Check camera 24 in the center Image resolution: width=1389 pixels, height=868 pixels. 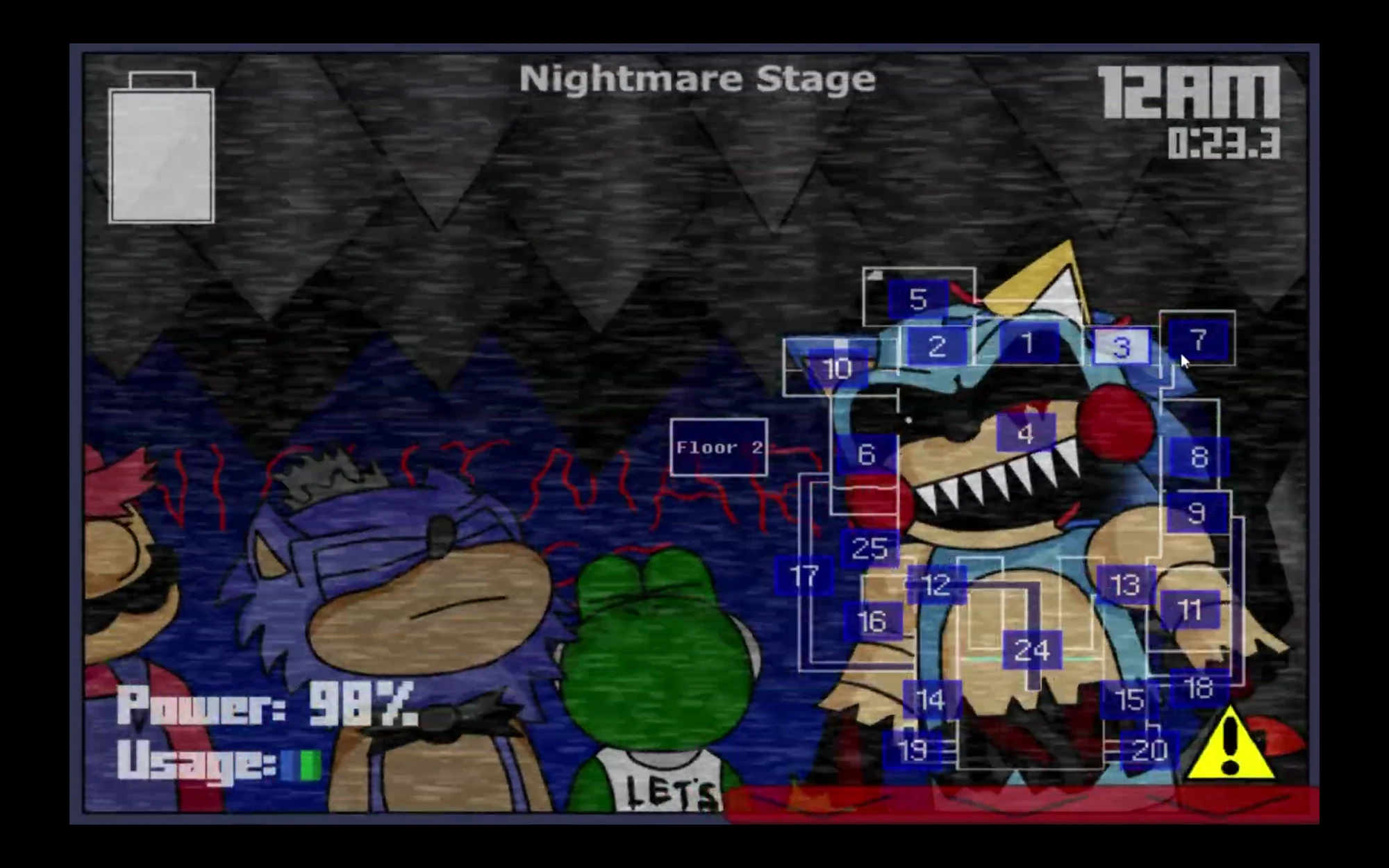[x=1033, y=650]
